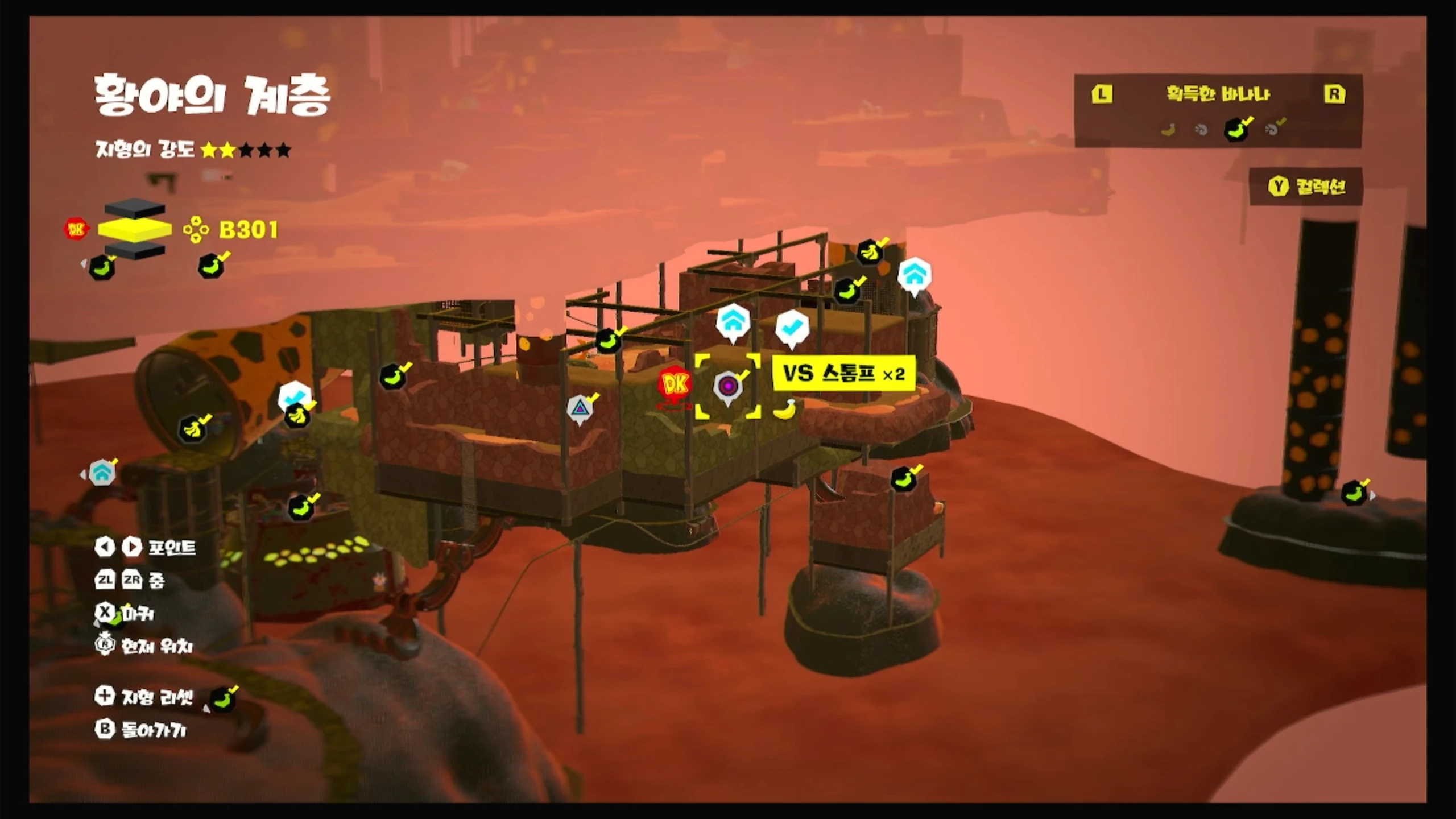This screenshot has width=1456, height=819.
Task: Select the purple triangle marker
Action: (x=580, y=408)
